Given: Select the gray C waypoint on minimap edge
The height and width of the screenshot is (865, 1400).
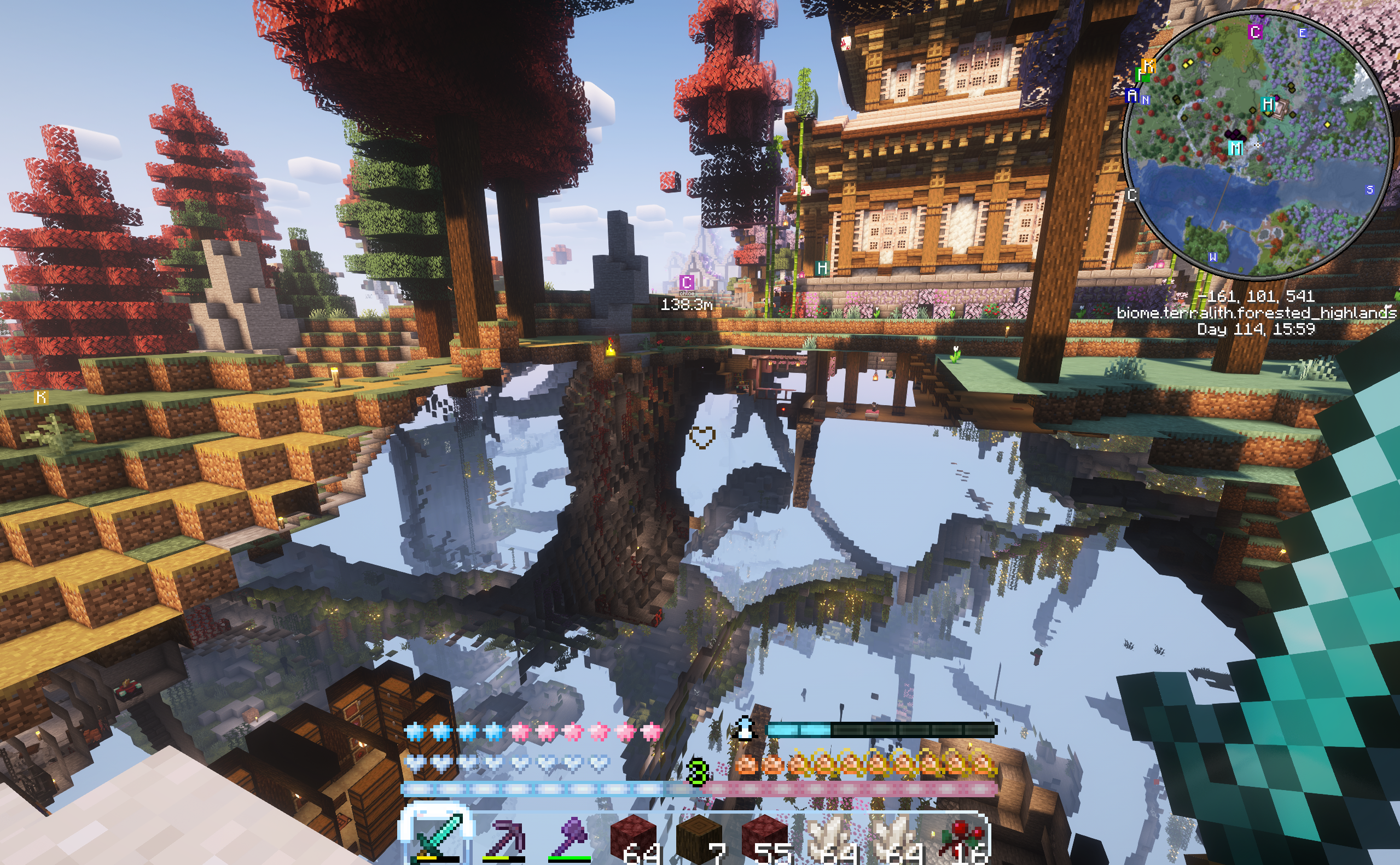Looking at the screenshot, I should click(1131, 195).
